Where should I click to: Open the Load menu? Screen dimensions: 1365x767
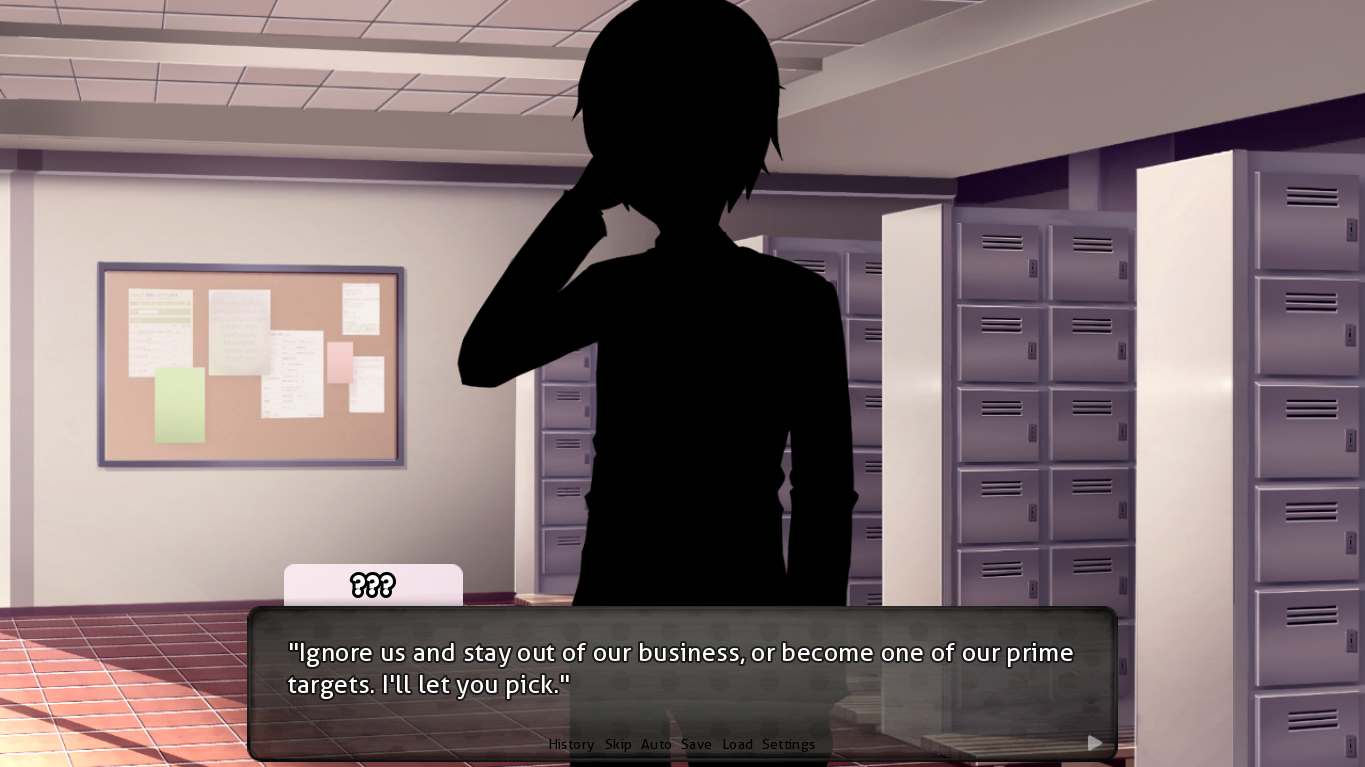click(x=737, y=744)
